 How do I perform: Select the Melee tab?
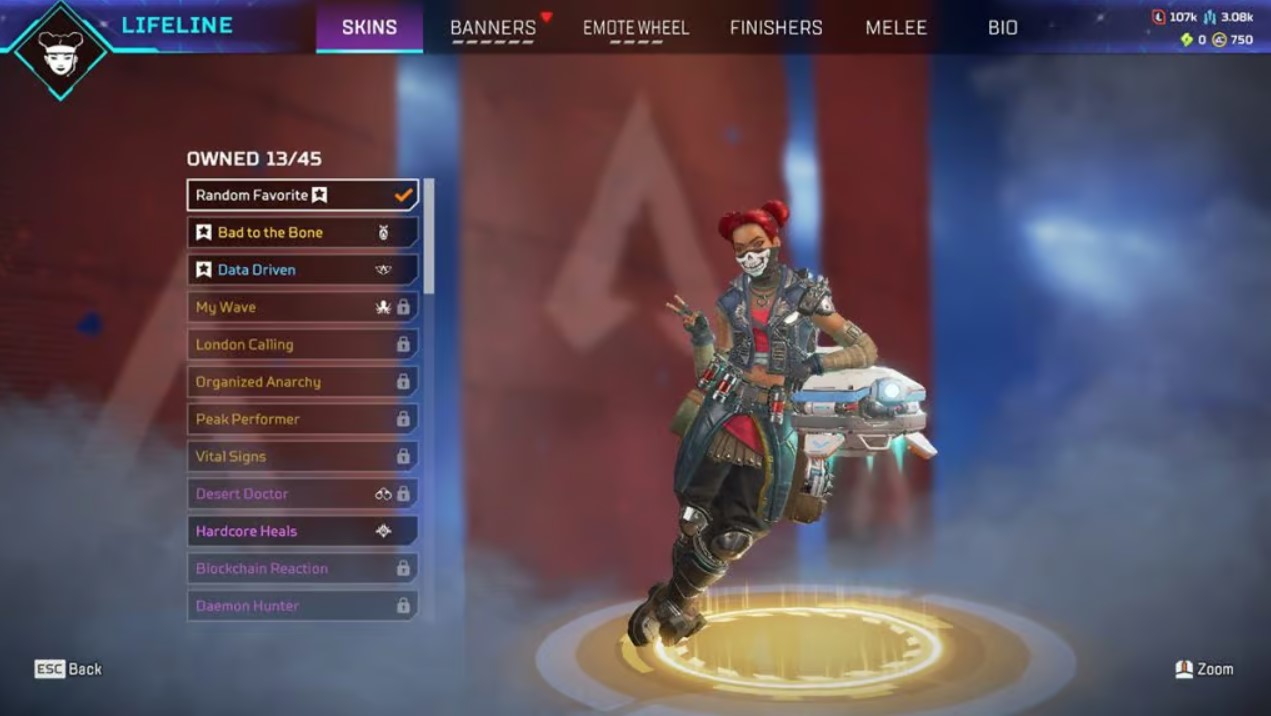[x=896, y=28]
